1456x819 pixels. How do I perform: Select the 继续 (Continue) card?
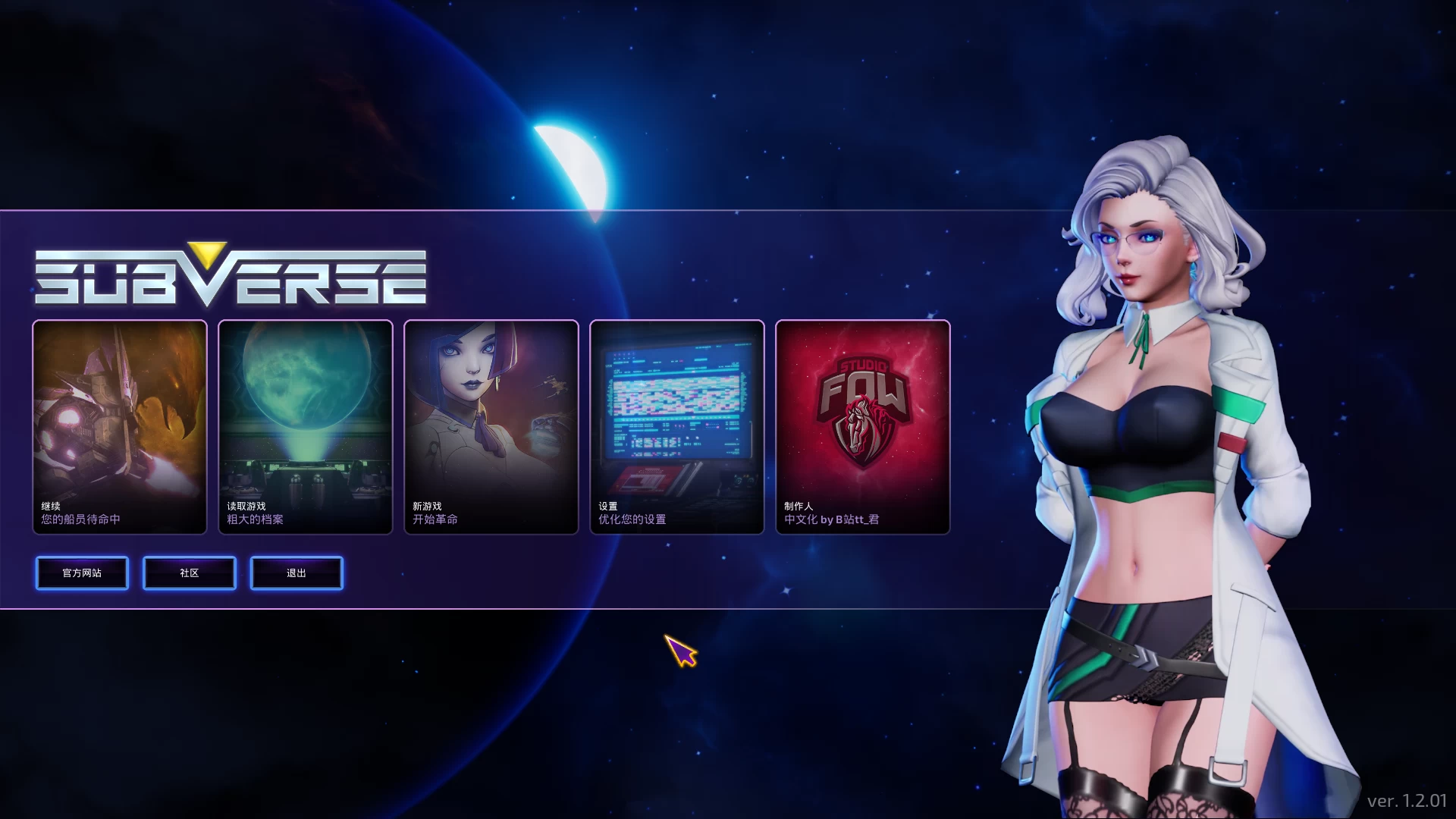[120, 427]
